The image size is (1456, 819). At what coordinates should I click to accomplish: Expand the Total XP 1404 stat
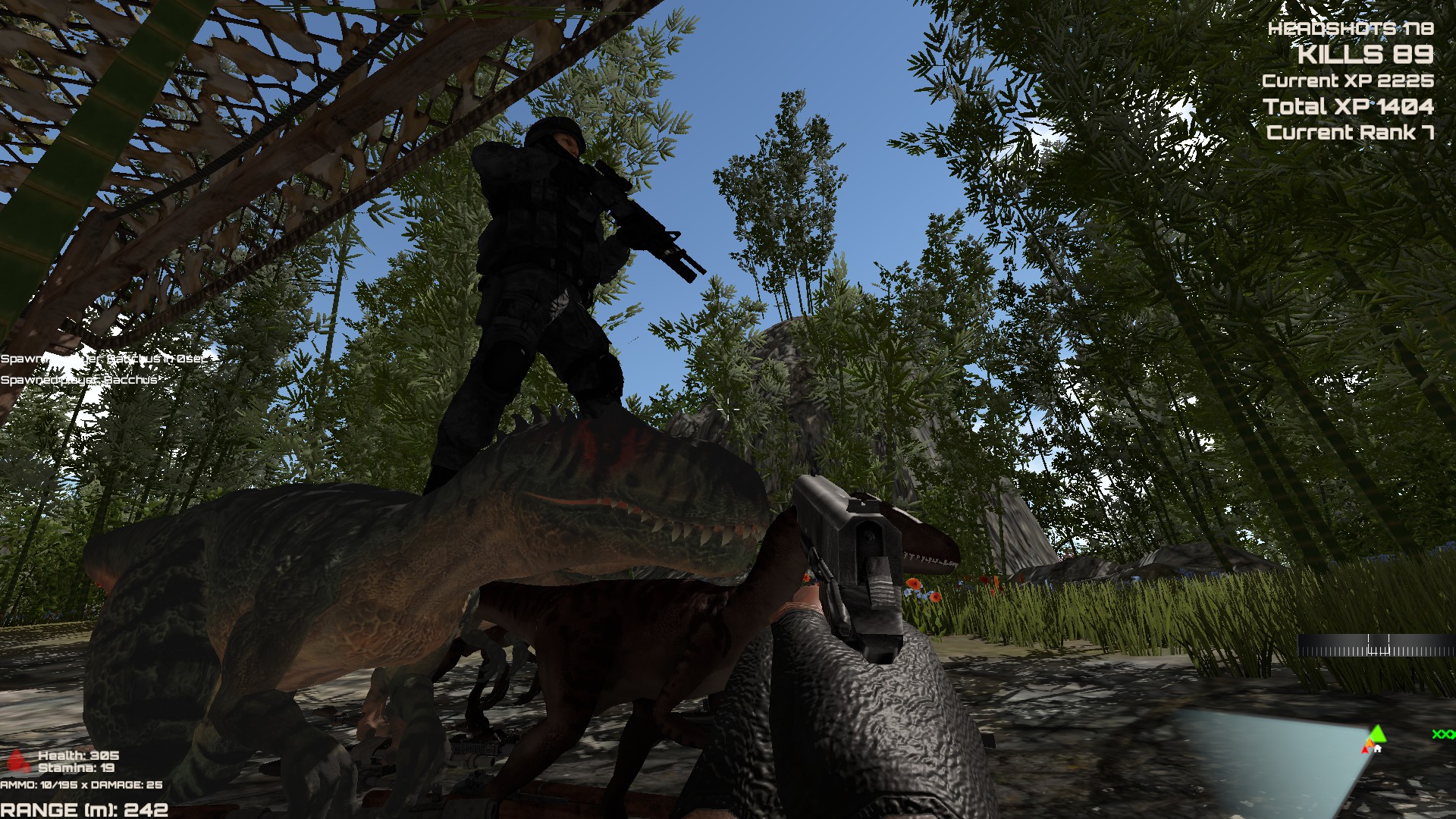tap(1348, 107)
